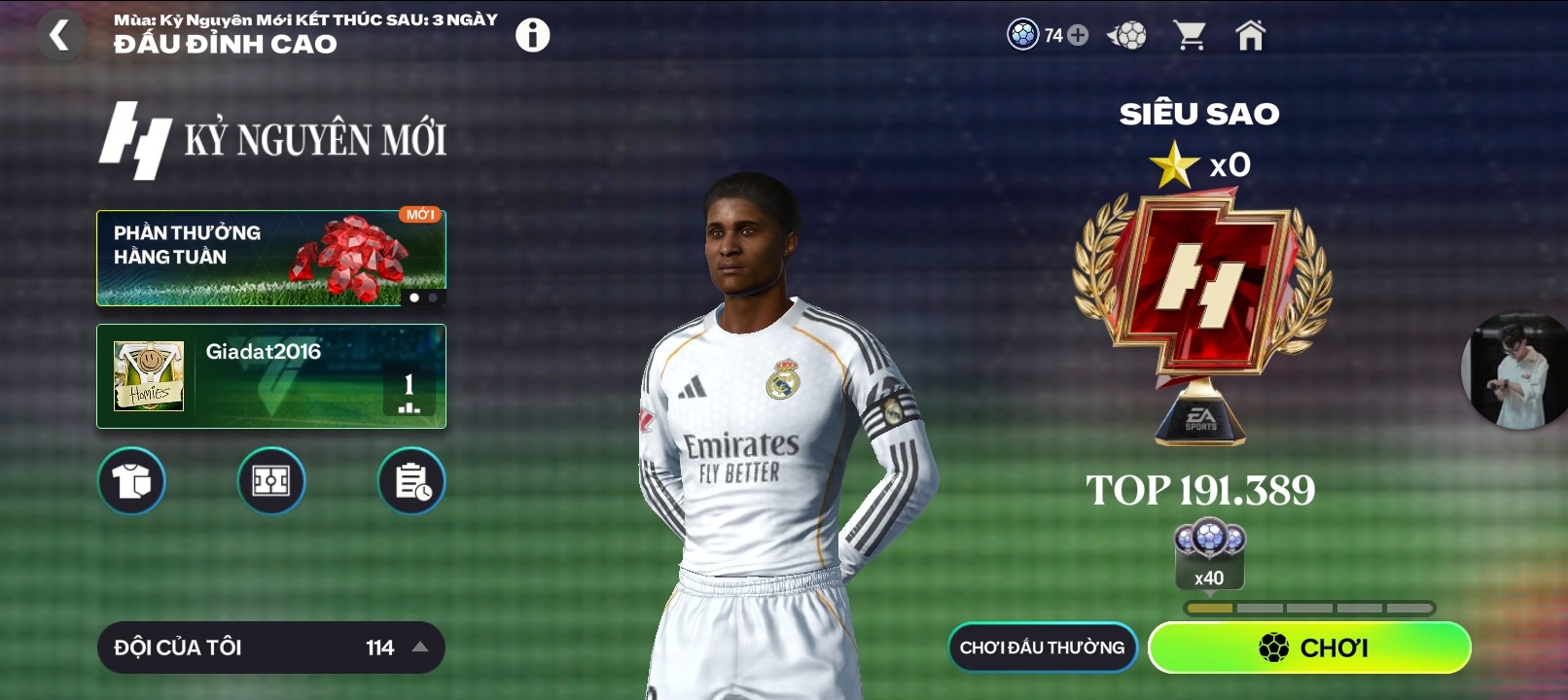This screenshot has height=700, width=1568.
Task: Open the pitch formation button
Action: pyautogui.click(x=271, y=481)
